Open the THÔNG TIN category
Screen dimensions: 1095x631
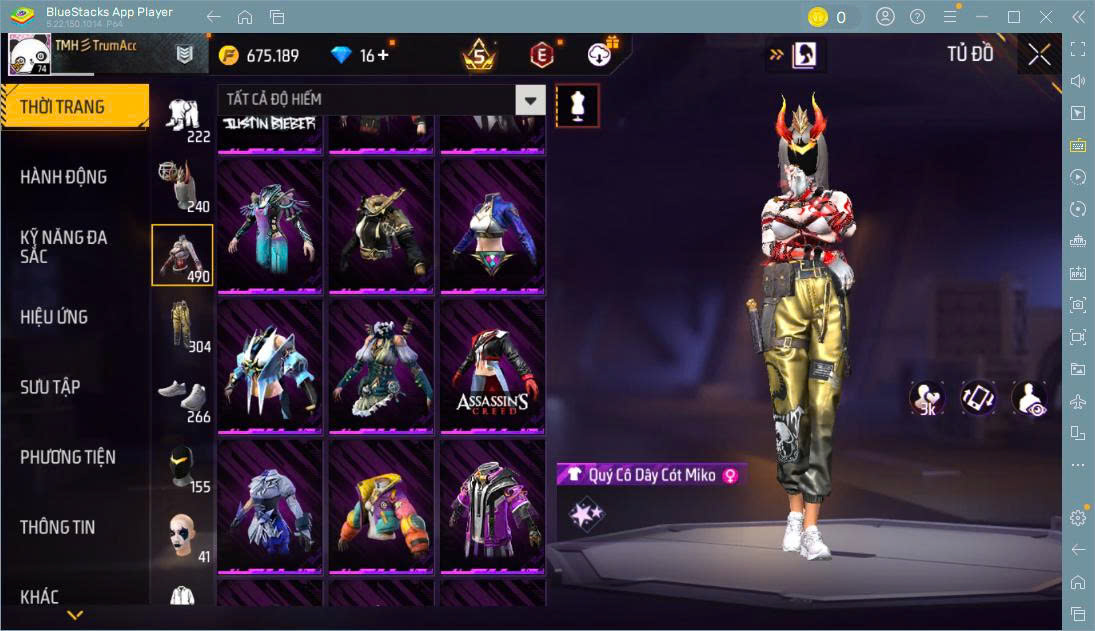(58, 527)
